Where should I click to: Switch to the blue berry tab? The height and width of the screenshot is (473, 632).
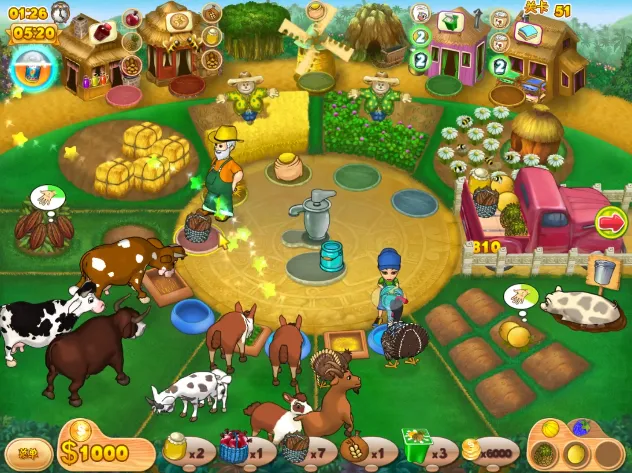[x=580, y=426]
